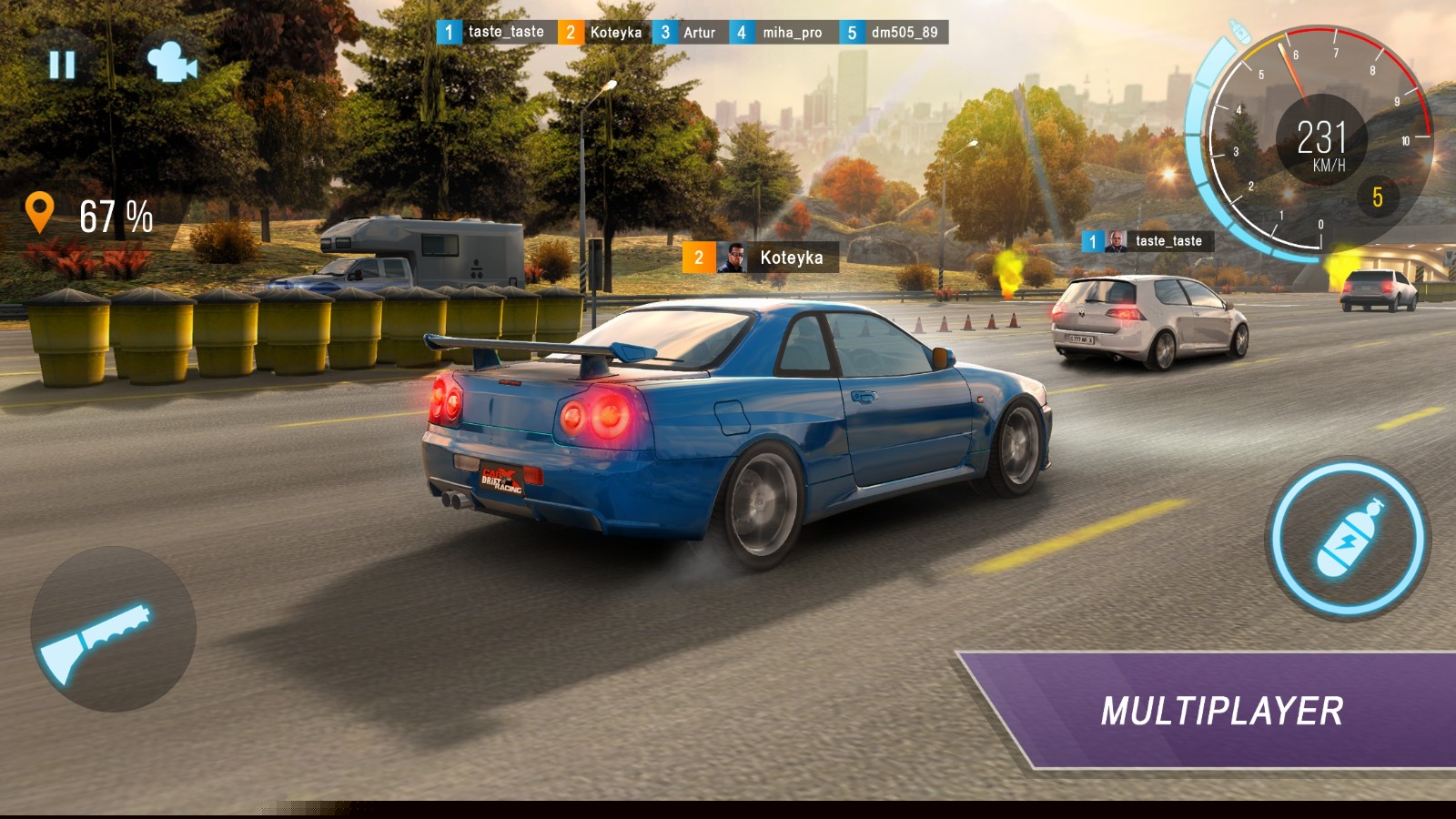Pause the race
Viewport: 1456px width, 819px height.
pyautogui.click(x=62, y=65)
